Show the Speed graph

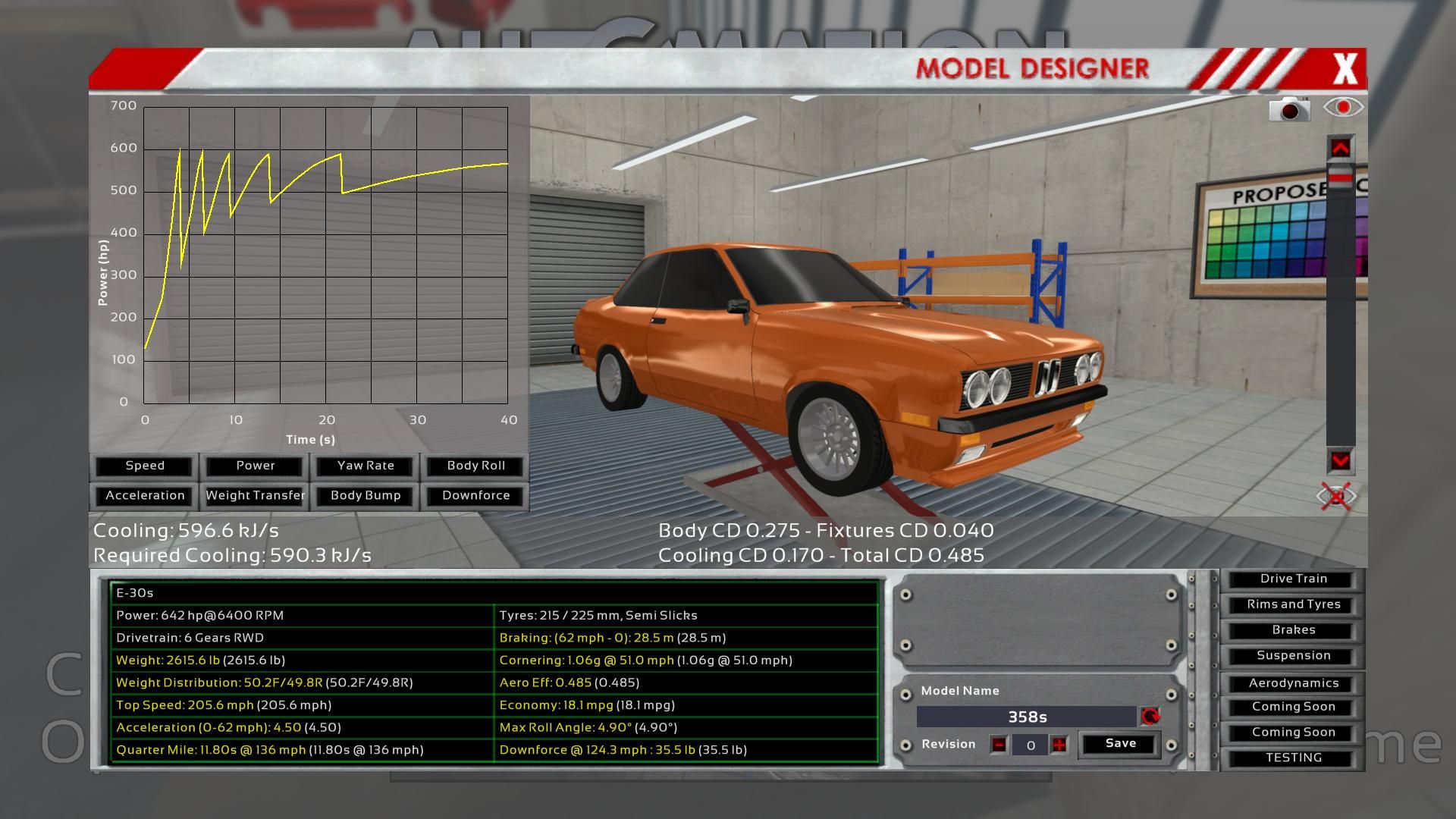[145, 466]
